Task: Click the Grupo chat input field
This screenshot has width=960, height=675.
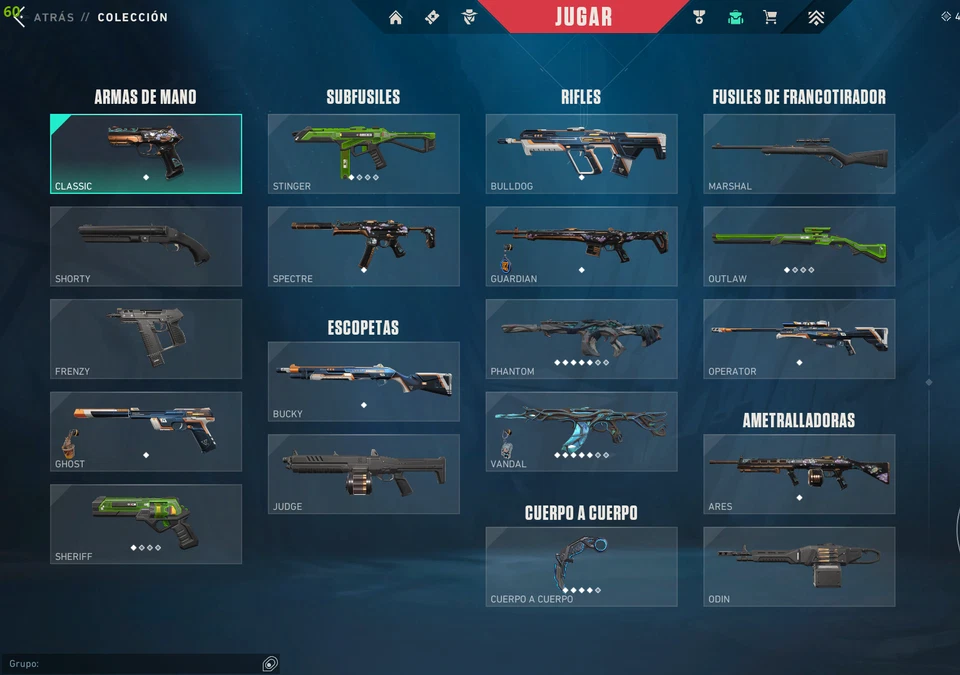Action: tap(130, 664)
